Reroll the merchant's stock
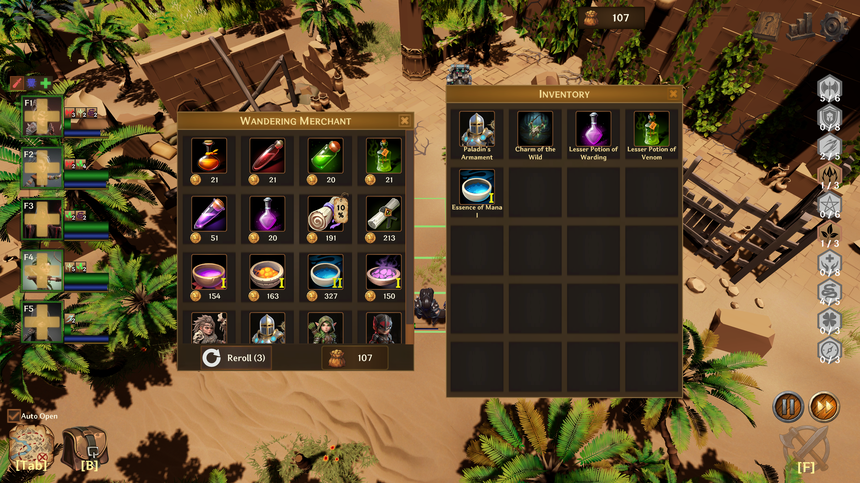The height and width of the screenshot is (483, 860). point(235,357)
